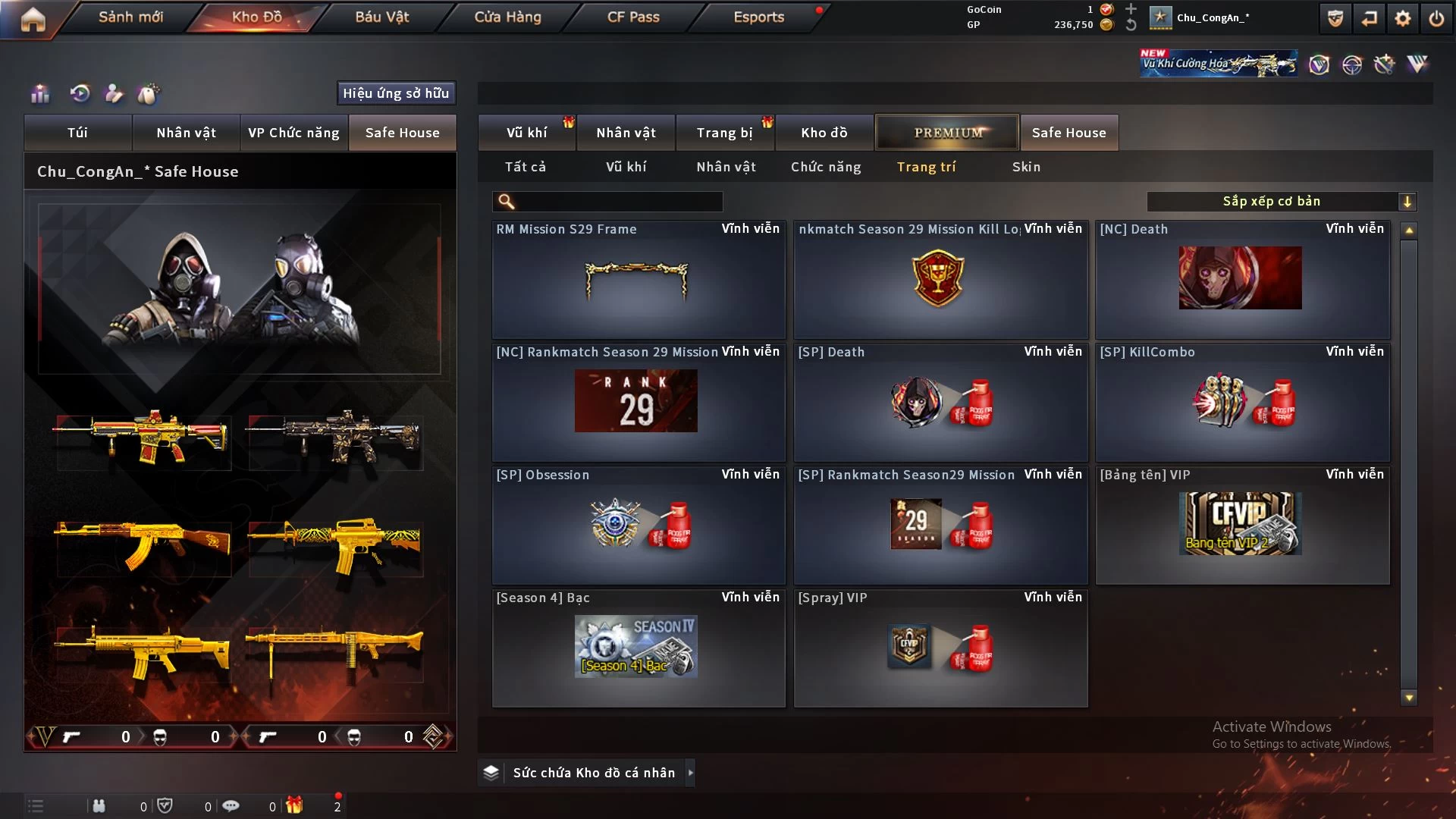Click the power exit button
The image size is (1456, 819).
coord(1436,19)
